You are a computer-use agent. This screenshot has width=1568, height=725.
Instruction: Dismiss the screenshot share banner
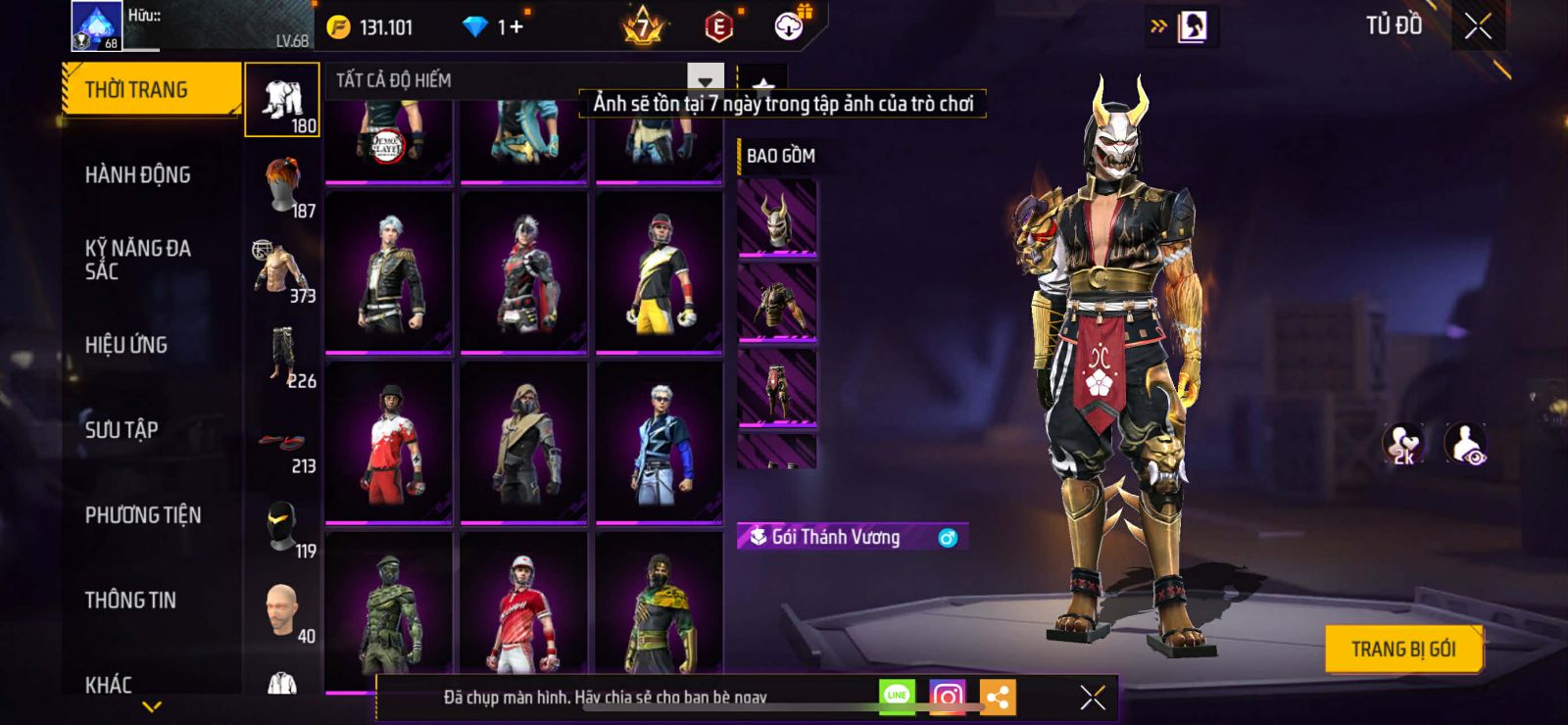(1093, 697)
